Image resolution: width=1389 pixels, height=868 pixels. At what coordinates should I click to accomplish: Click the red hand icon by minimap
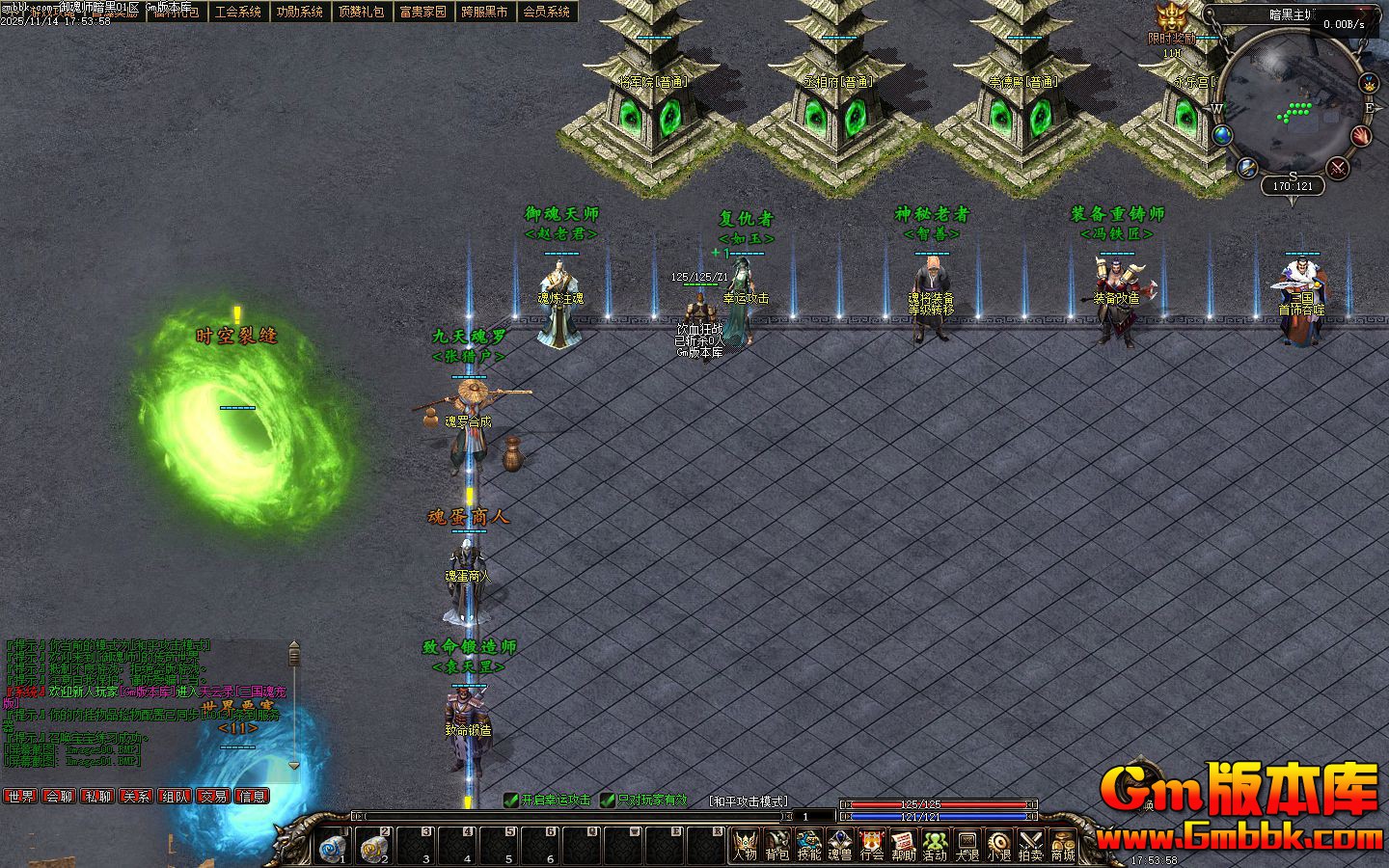[x=1361, y=135]
